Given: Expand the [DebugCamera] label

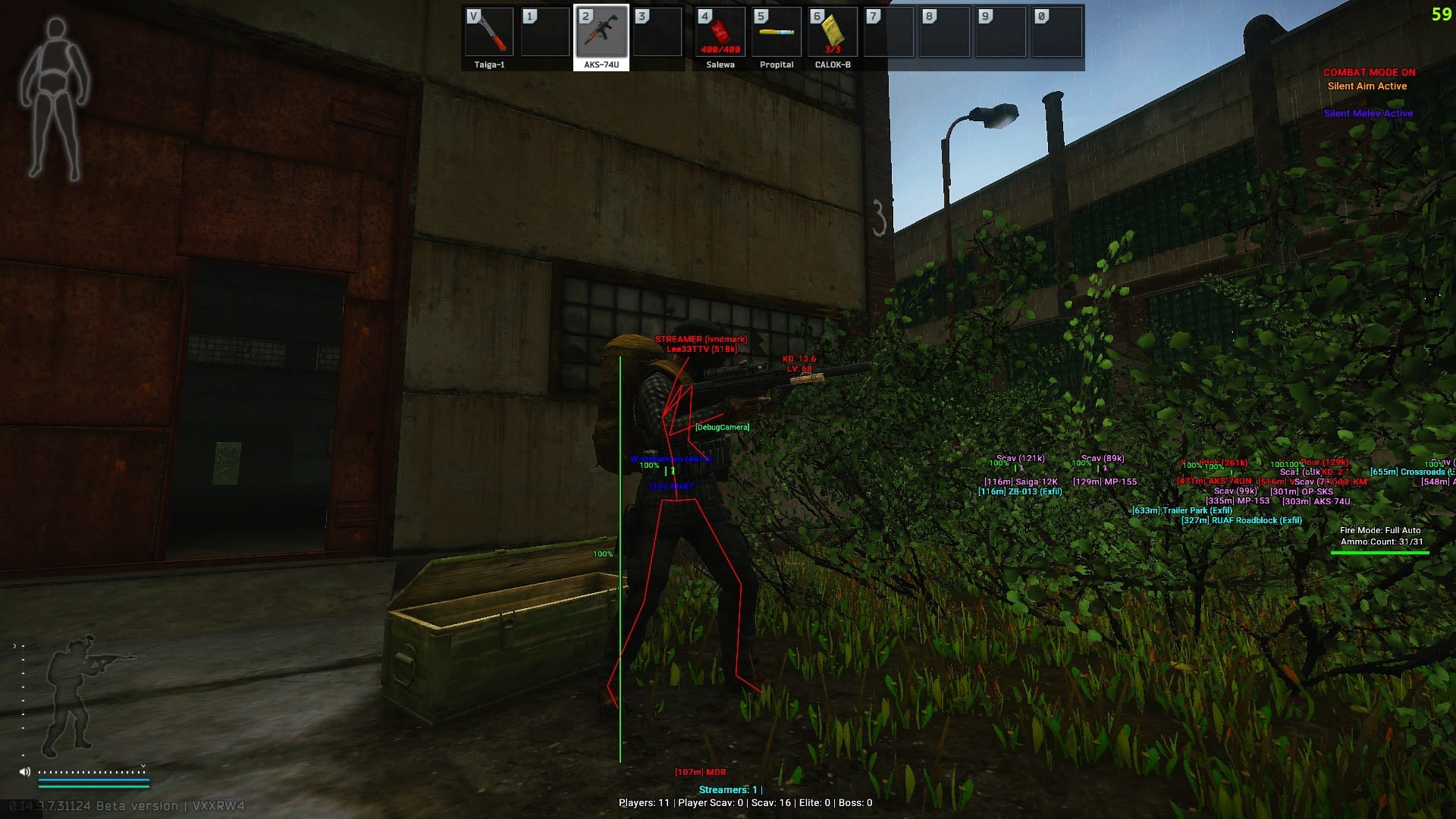Looking at the screenshot, I should coord(721,426).
